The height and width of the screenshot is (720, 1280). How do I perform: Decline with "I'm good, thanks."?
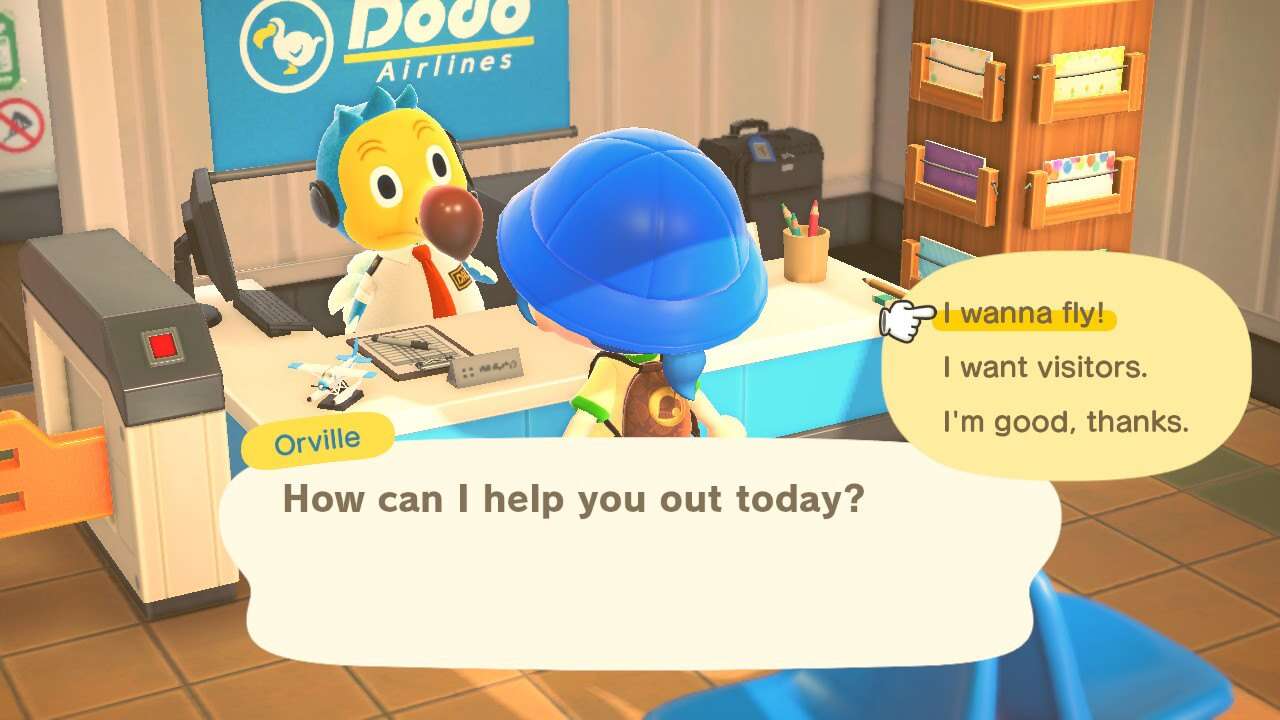point(1065,422)
